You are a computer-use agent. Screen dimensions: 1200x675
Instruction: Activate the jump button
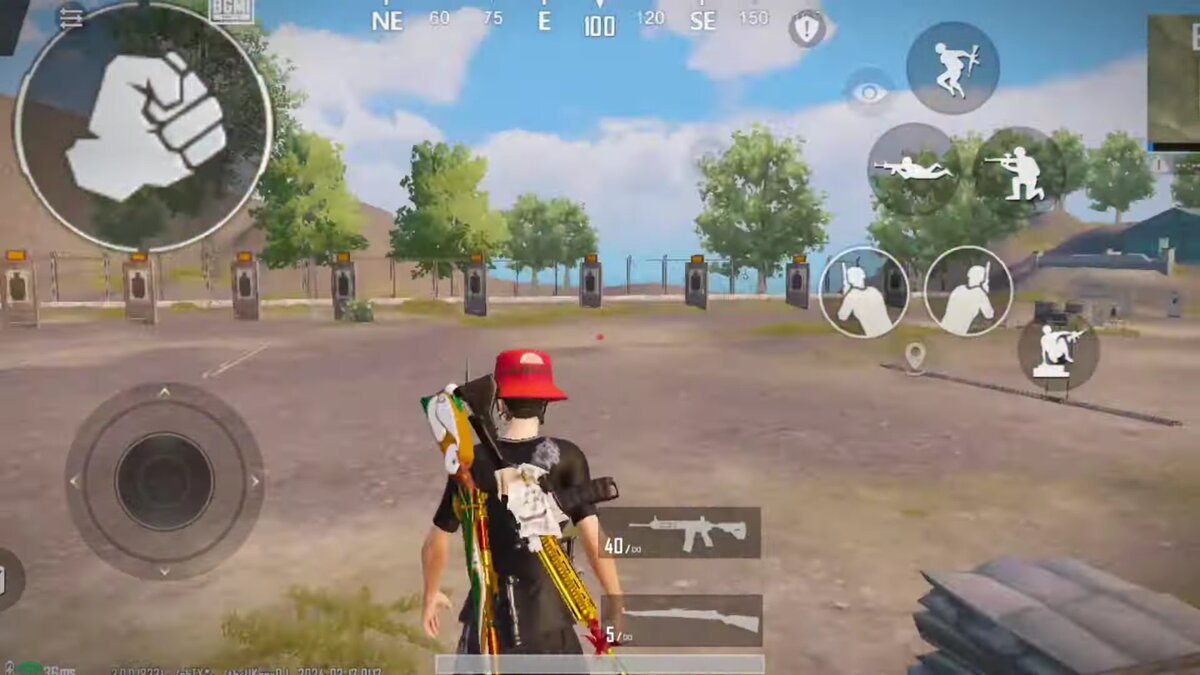click(x=952, y=67)
